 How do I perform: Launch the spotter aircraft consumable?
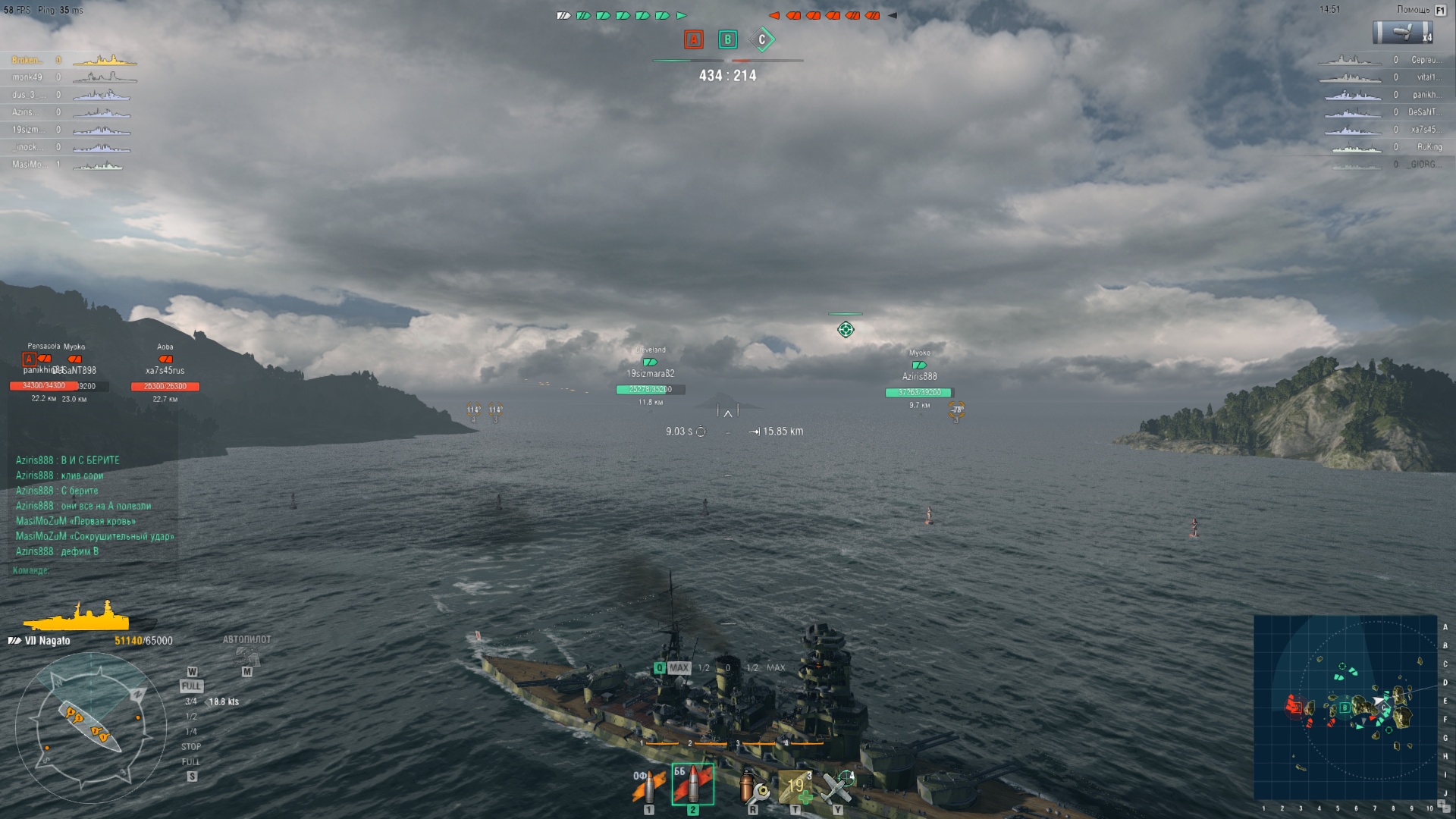[838, 787]
